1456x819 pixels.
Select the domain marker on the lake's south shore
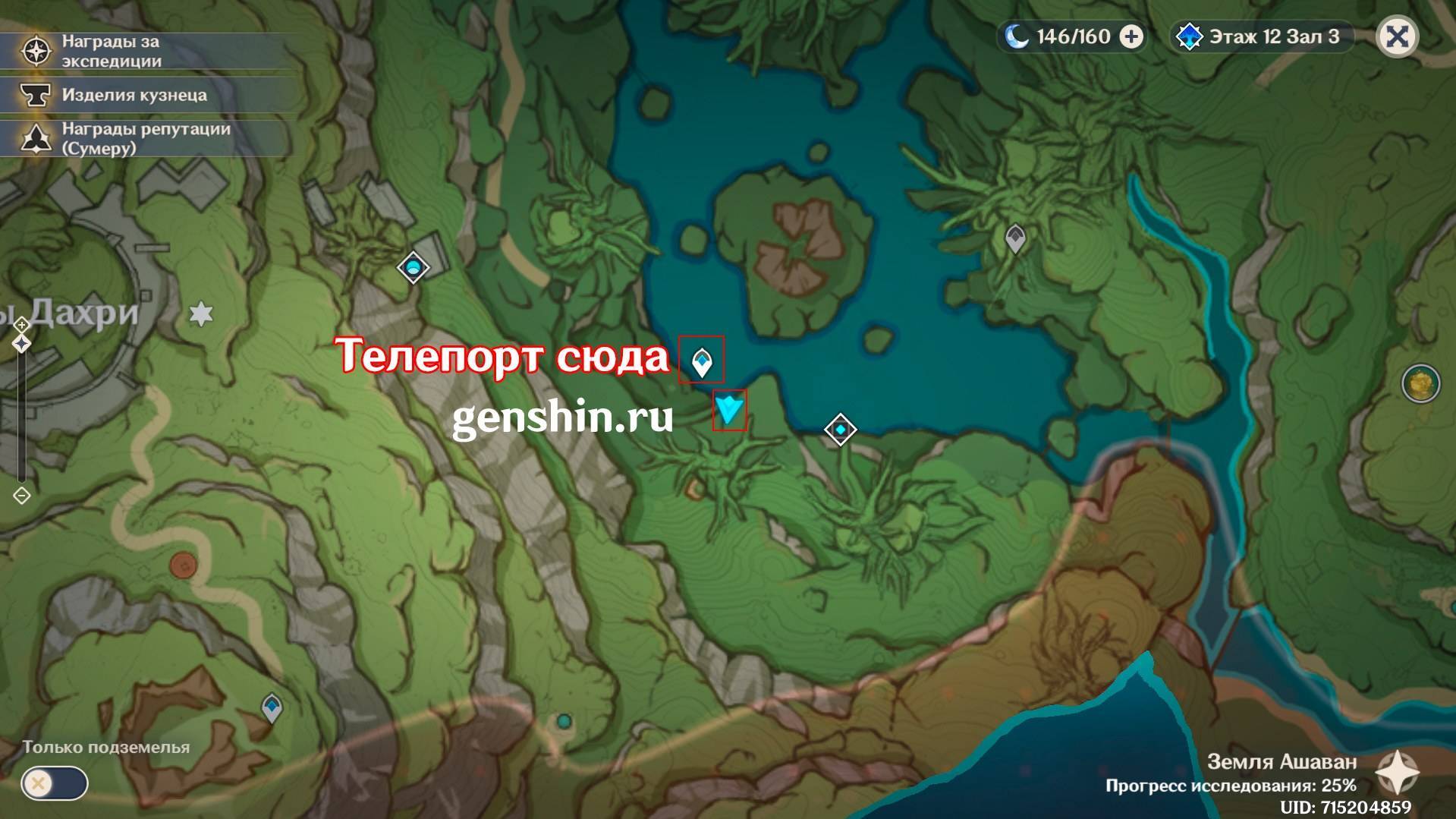(840, 430)
